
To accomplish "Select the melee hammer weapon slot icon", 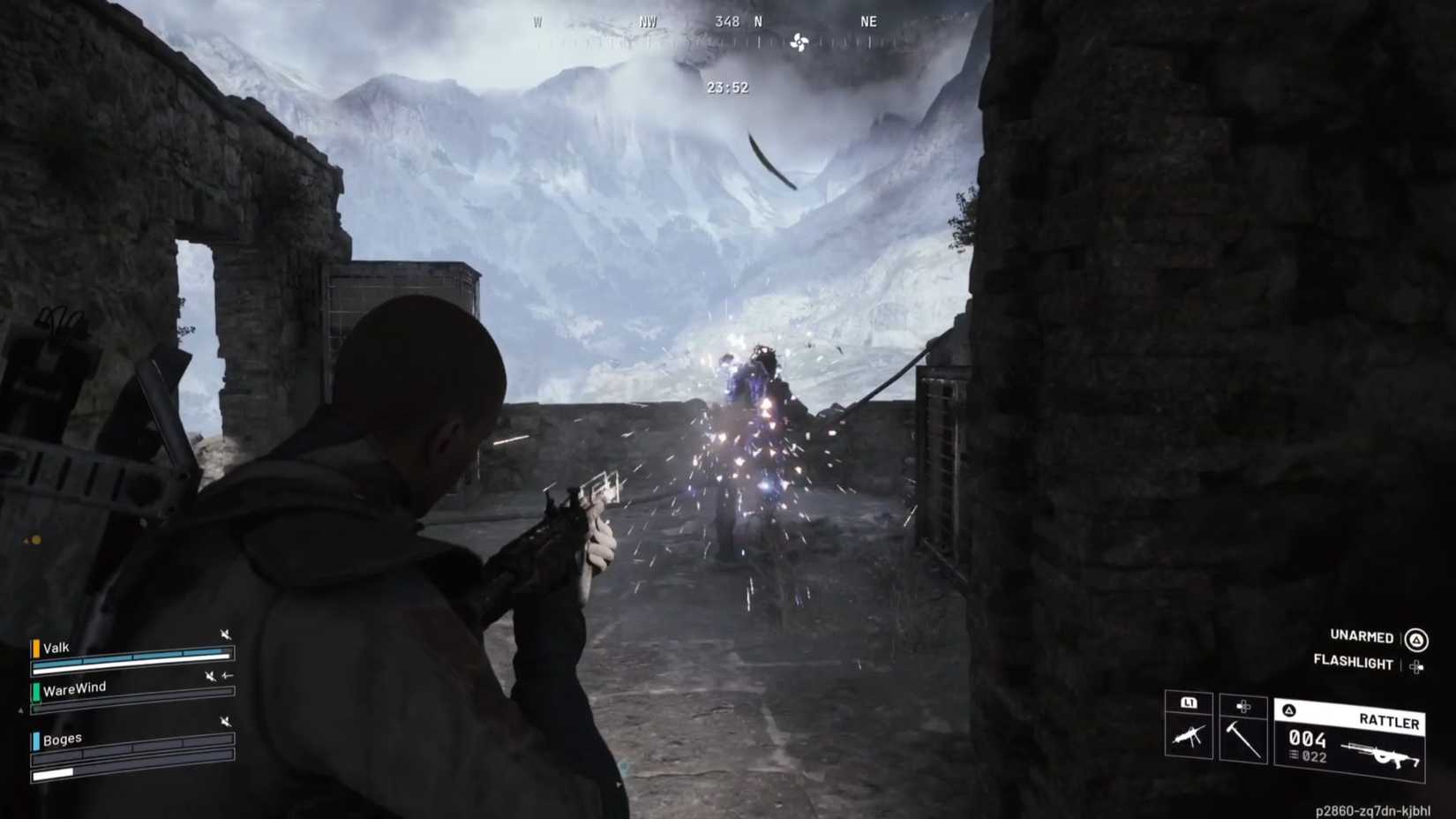I will coord(1242,740).
